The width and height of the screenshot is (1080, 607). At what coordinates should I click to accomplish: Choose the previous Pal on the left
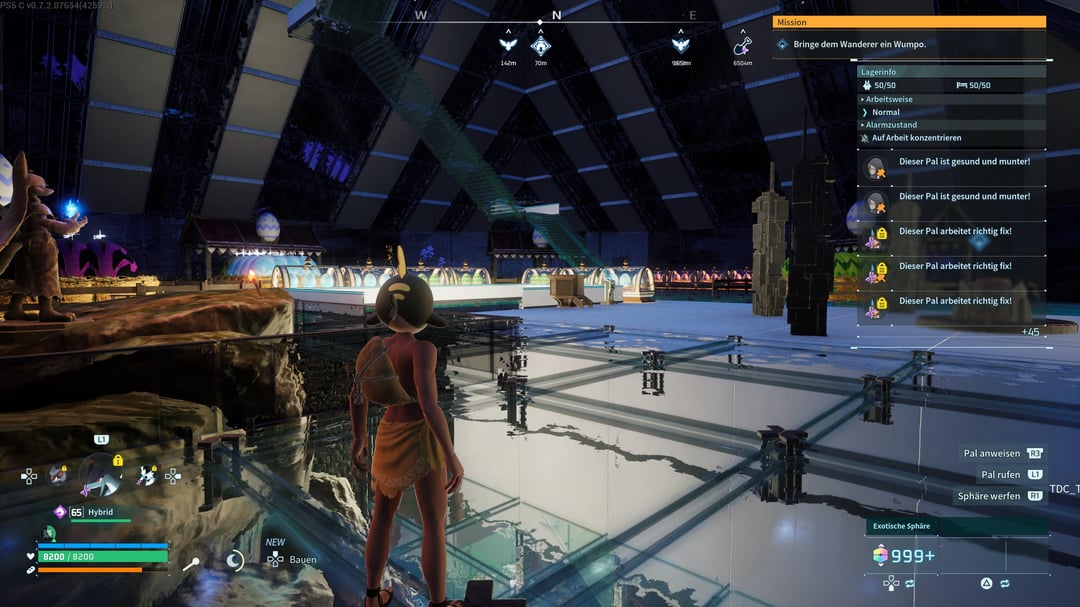click(58, 475)
